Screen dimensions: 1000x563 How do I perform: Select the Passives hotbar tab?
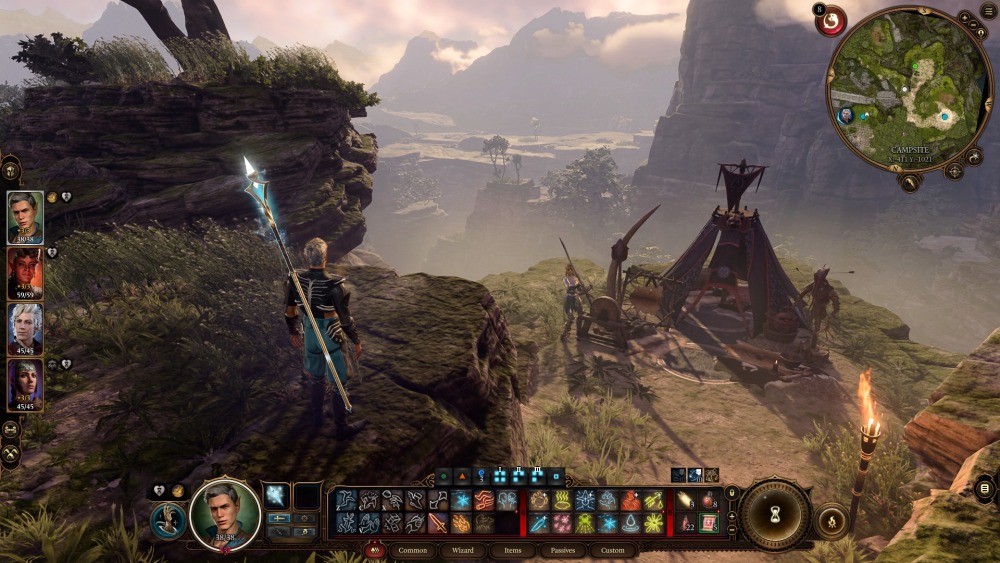pyautogui.click(x=562, y=551)
